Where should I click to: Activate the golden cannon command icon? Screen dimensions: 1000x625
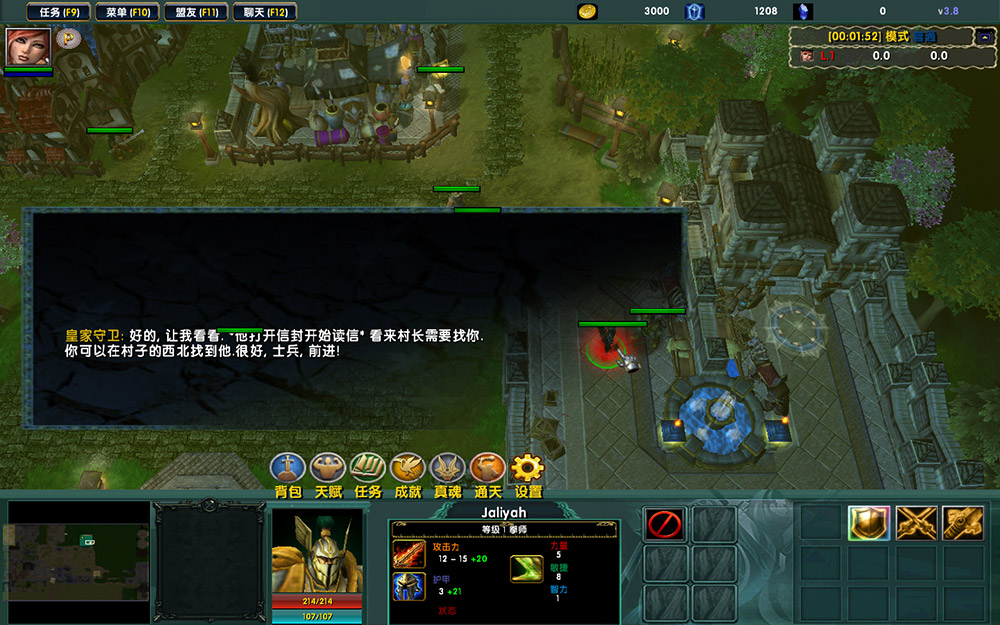[x=963, y=523]
